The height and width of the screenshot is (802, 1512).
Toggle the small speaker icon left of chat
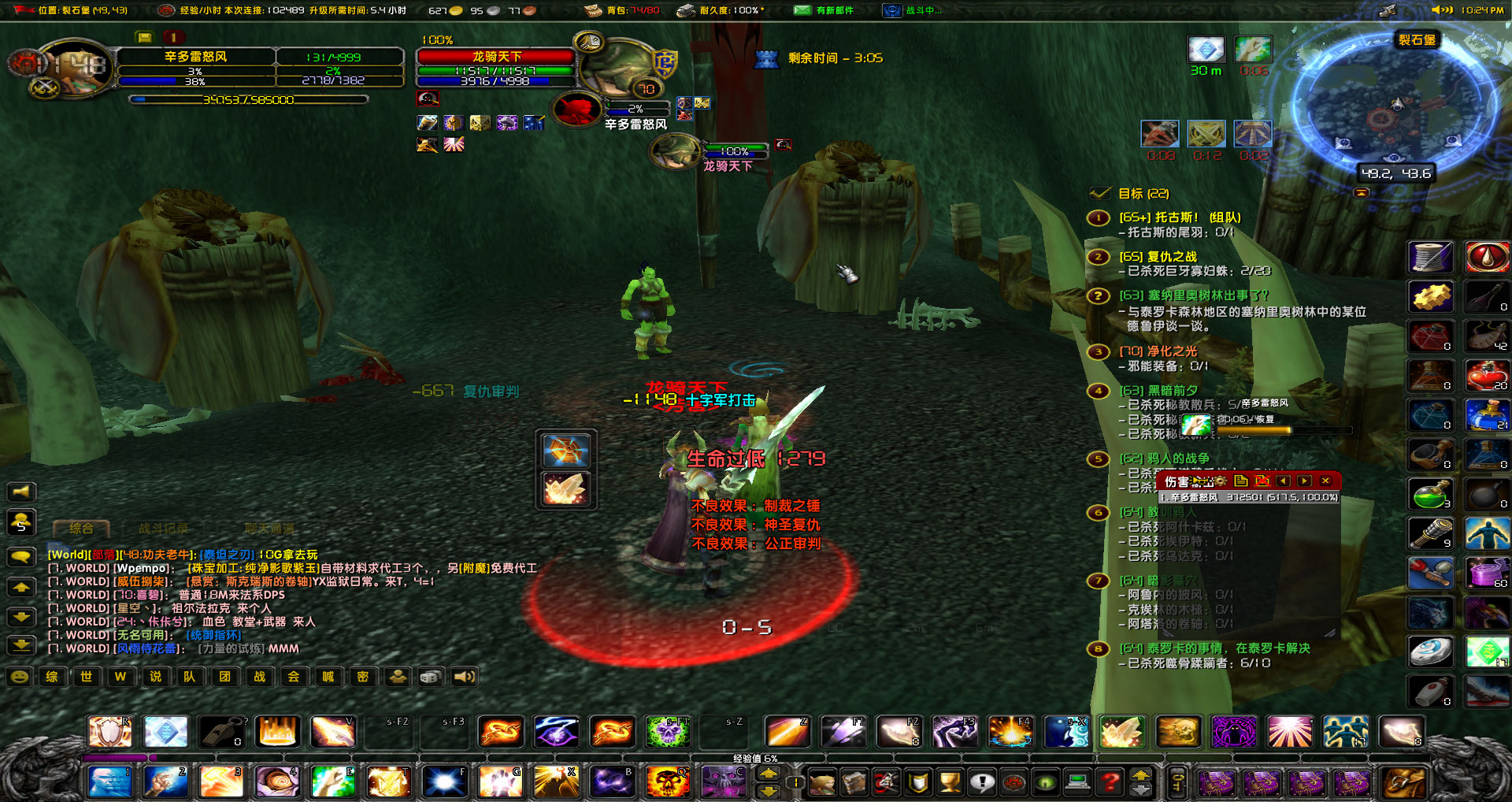[21, 492]
